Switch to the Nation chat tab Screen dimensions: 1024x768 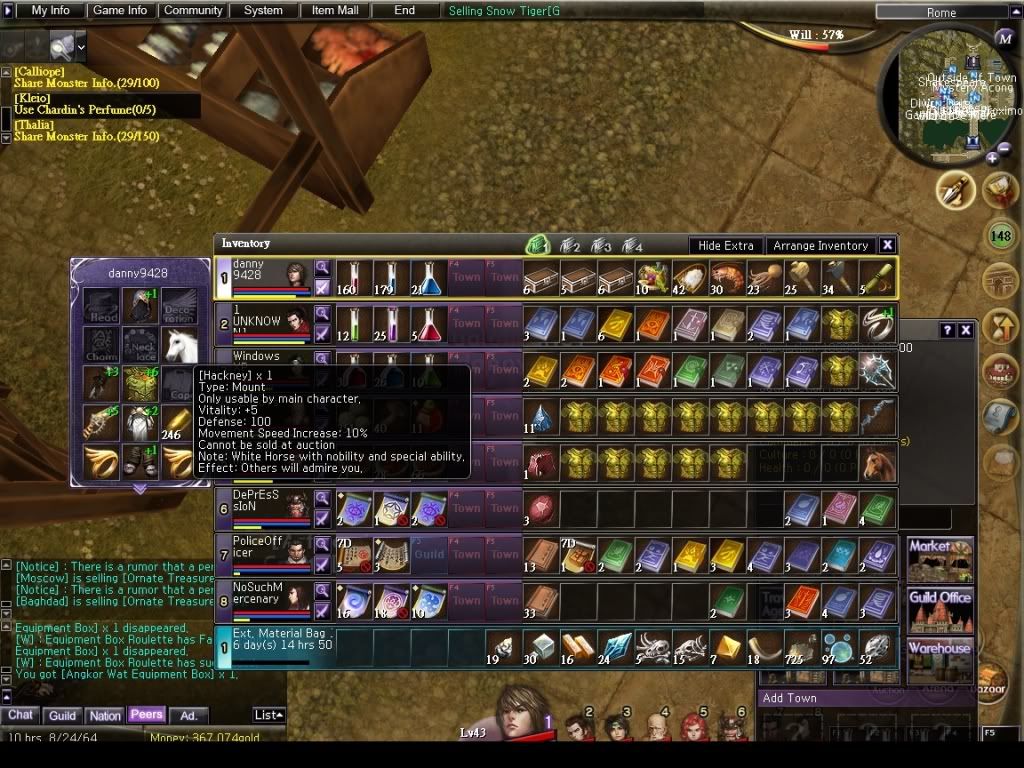pos(104,715)
